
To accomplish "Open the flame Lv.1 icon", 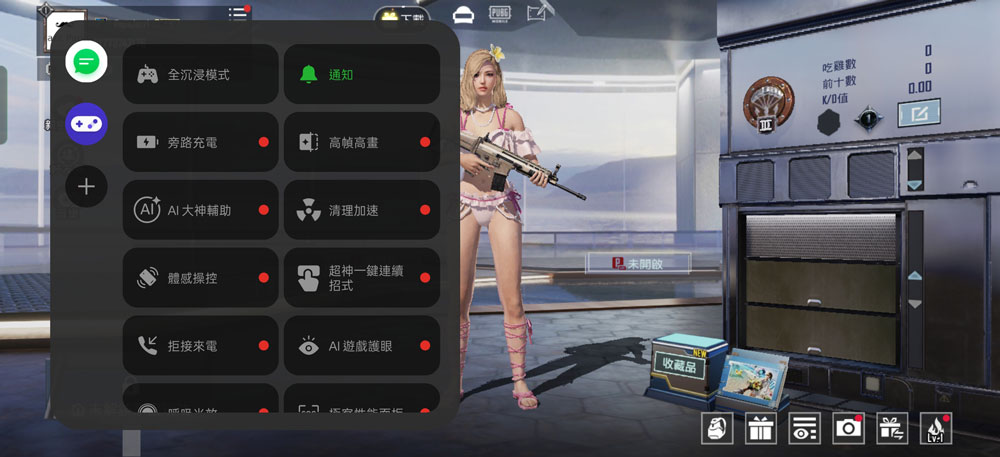I will point(935,428).
